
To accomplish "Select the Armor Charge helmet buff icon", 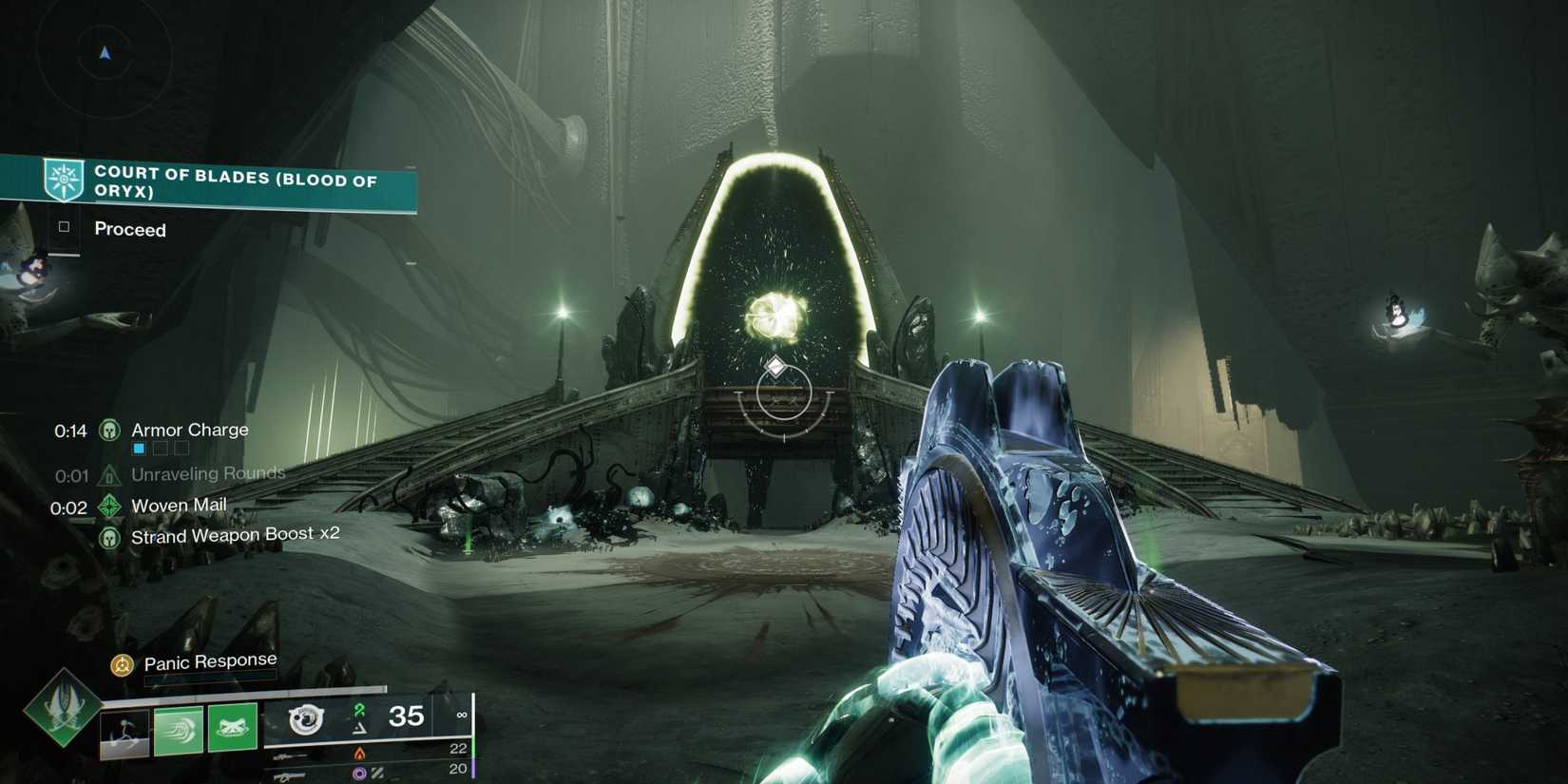I will [108, 430].
